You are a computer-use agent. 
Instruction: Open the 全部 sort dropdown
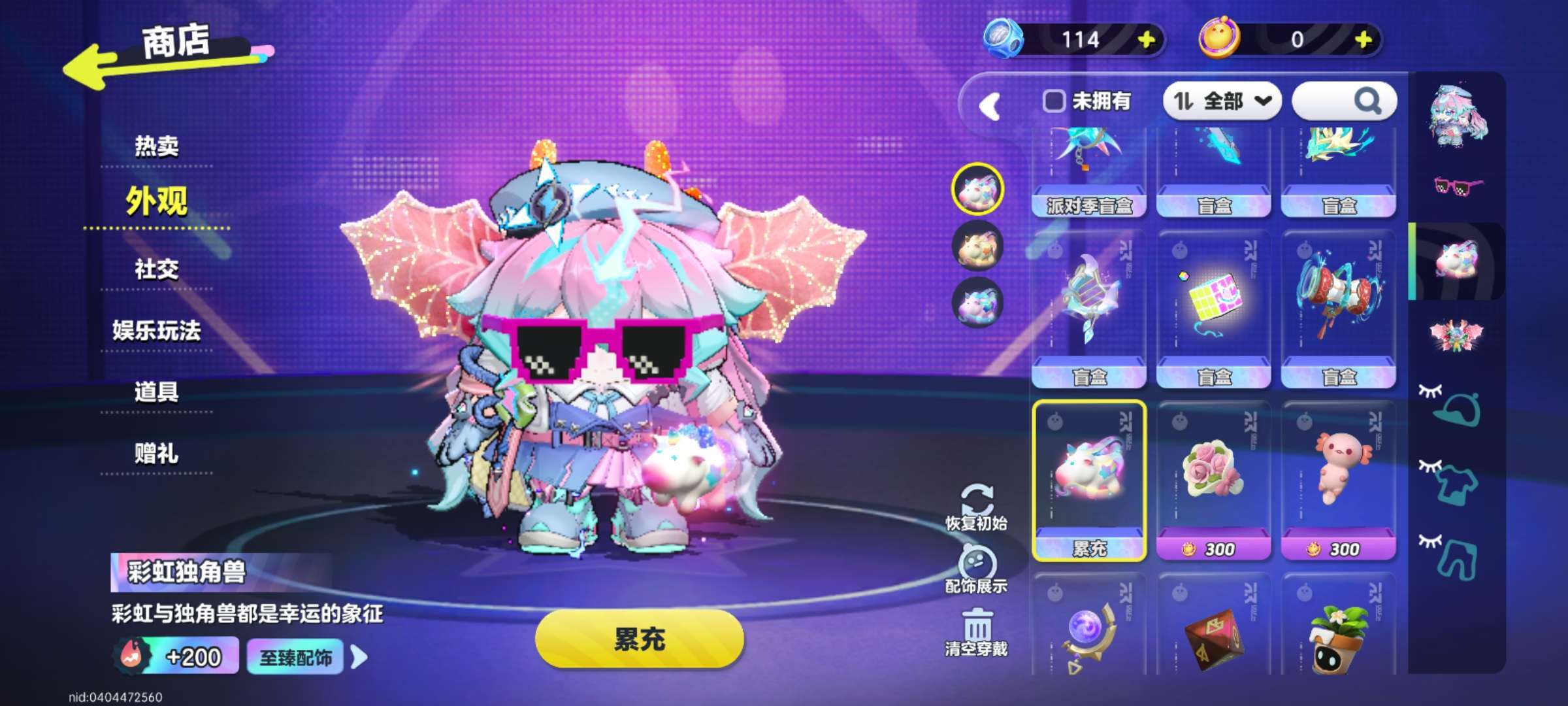(x=1222, y=101)
